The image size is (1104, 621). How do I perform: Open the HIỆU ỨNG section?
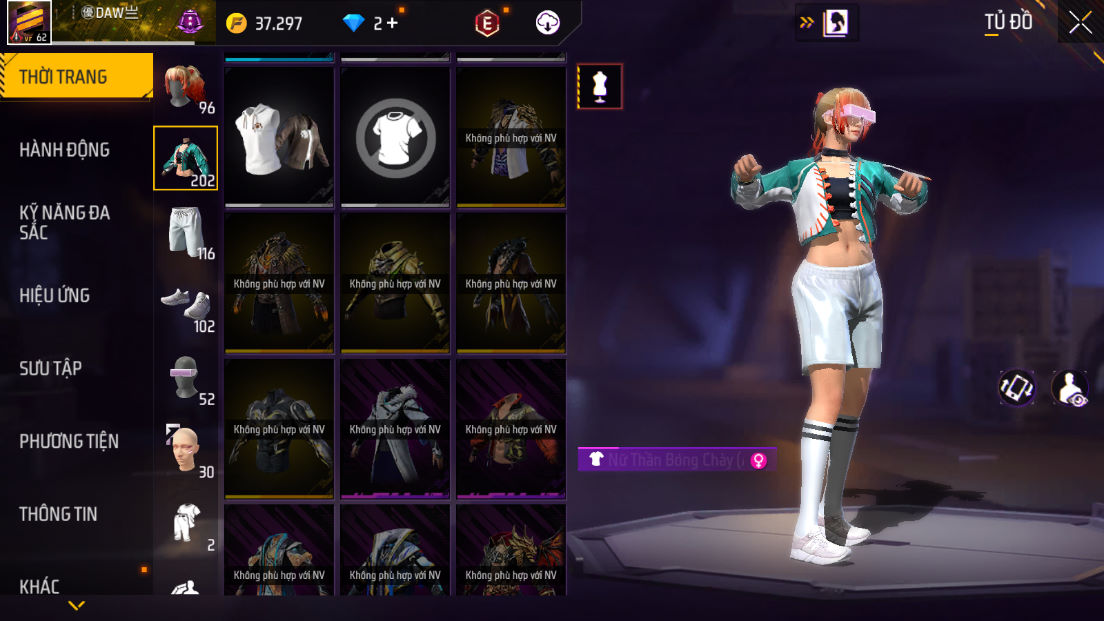pyautogui.click(x=55, y=295)
